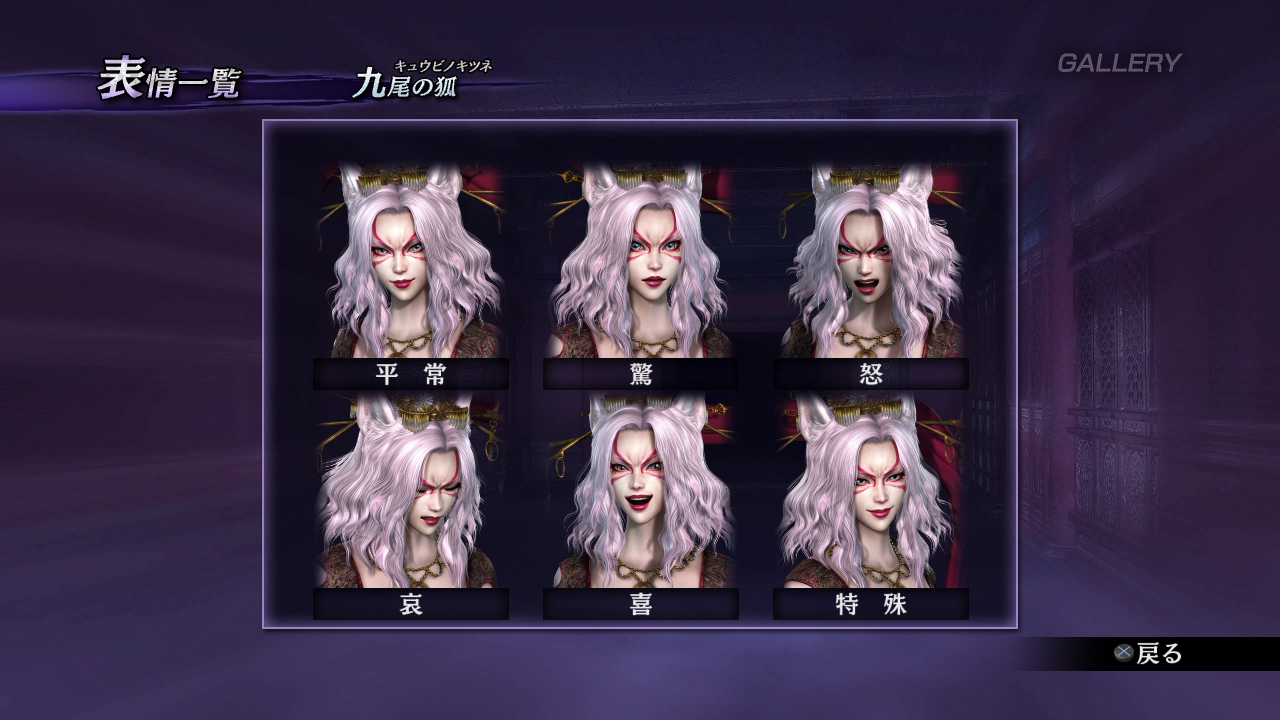This screenshot has height=720, width=1280.
Task: Show the 特殊 (special) expression portrait
Action: [871, 495]
